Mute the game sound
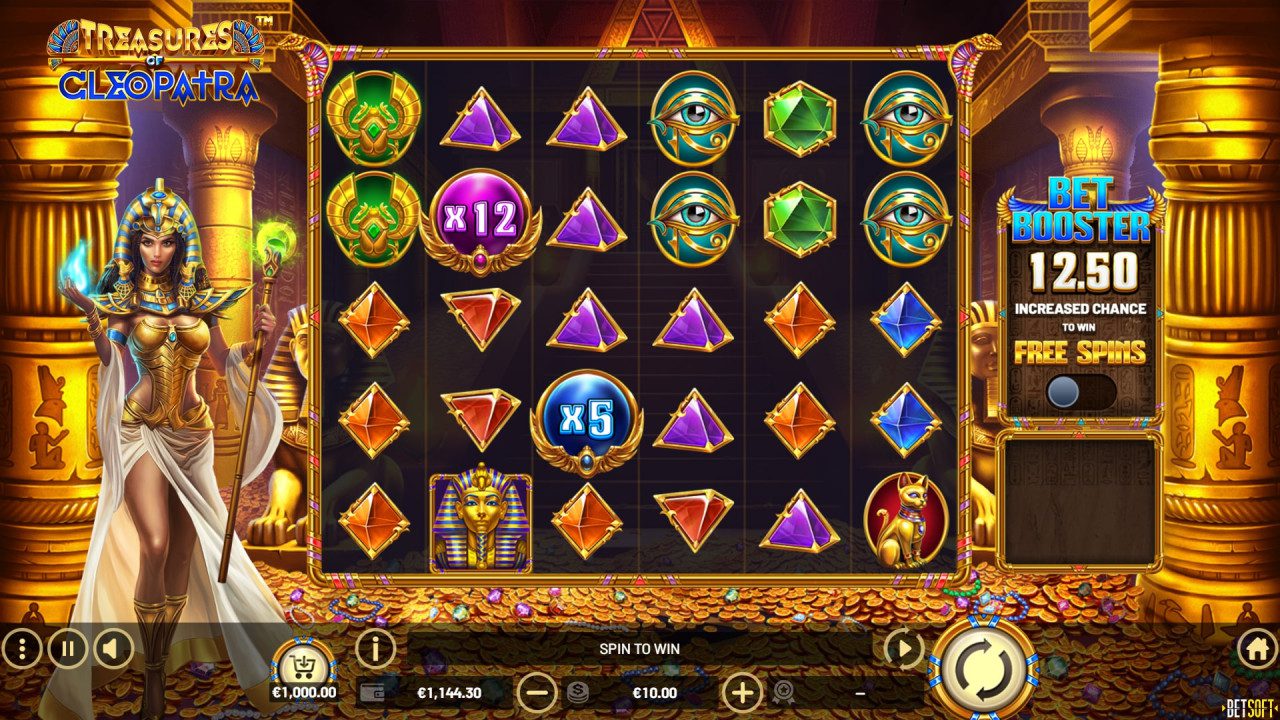The width and height of the screenshot is (1280, 720). click(x=110, y=649)
